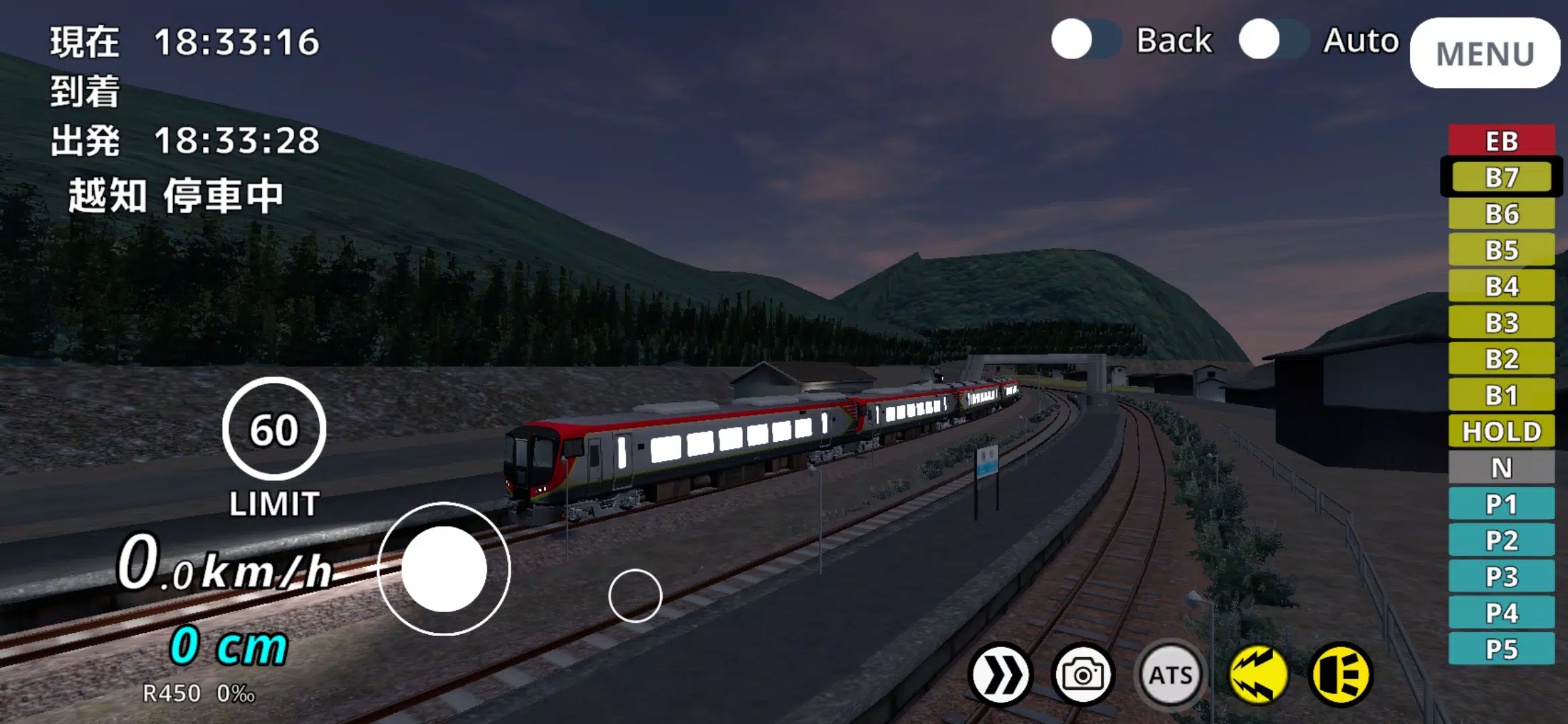Viewport: 1568px width, 724px height.
Task: Switch brake notch to HOLD
Action: pyautogui.click(x=1502, y=431)
